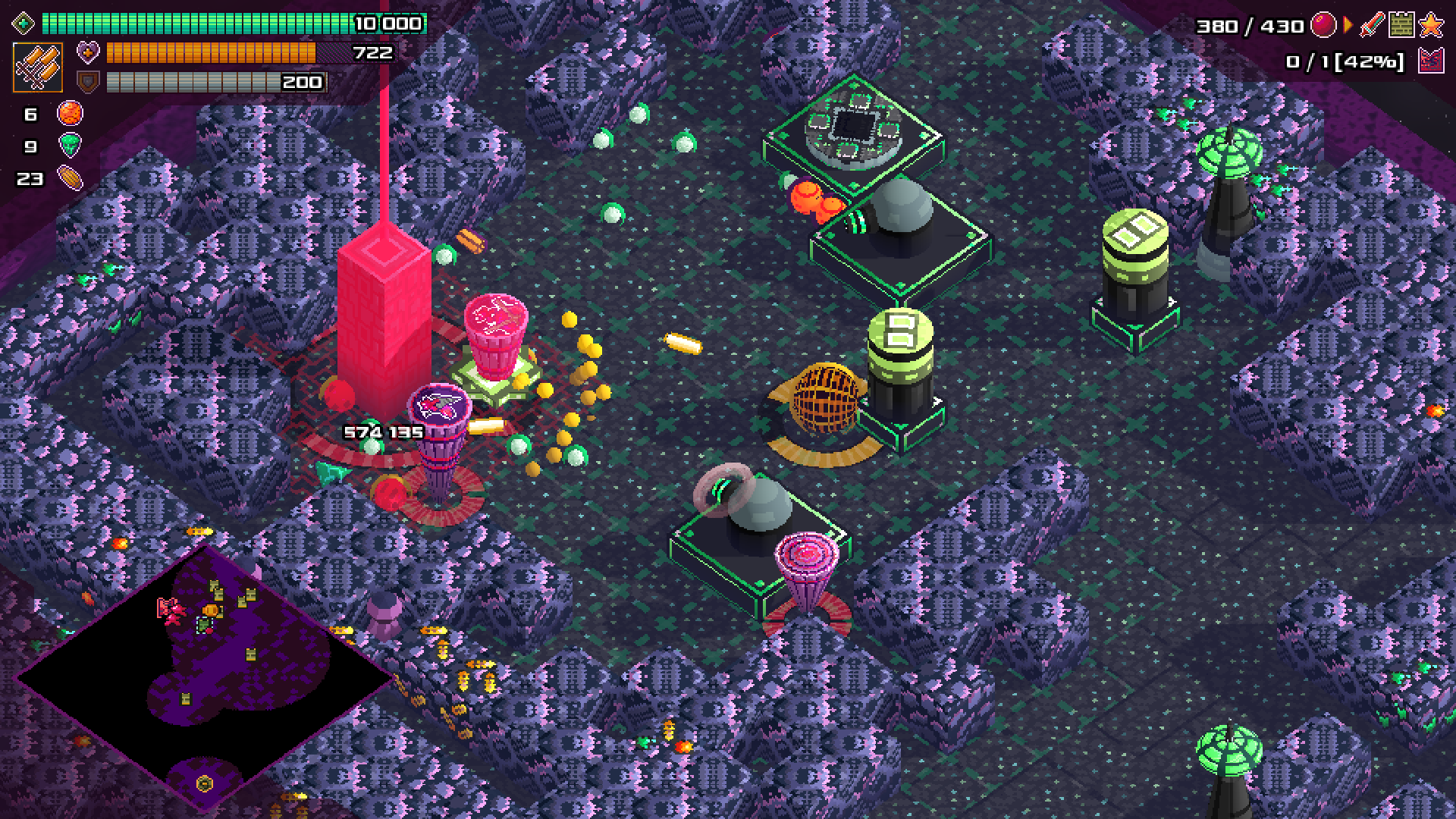1456x819 pixels.
Task: Select the crossed-weapons loadout icon
Action: [38, 67]
